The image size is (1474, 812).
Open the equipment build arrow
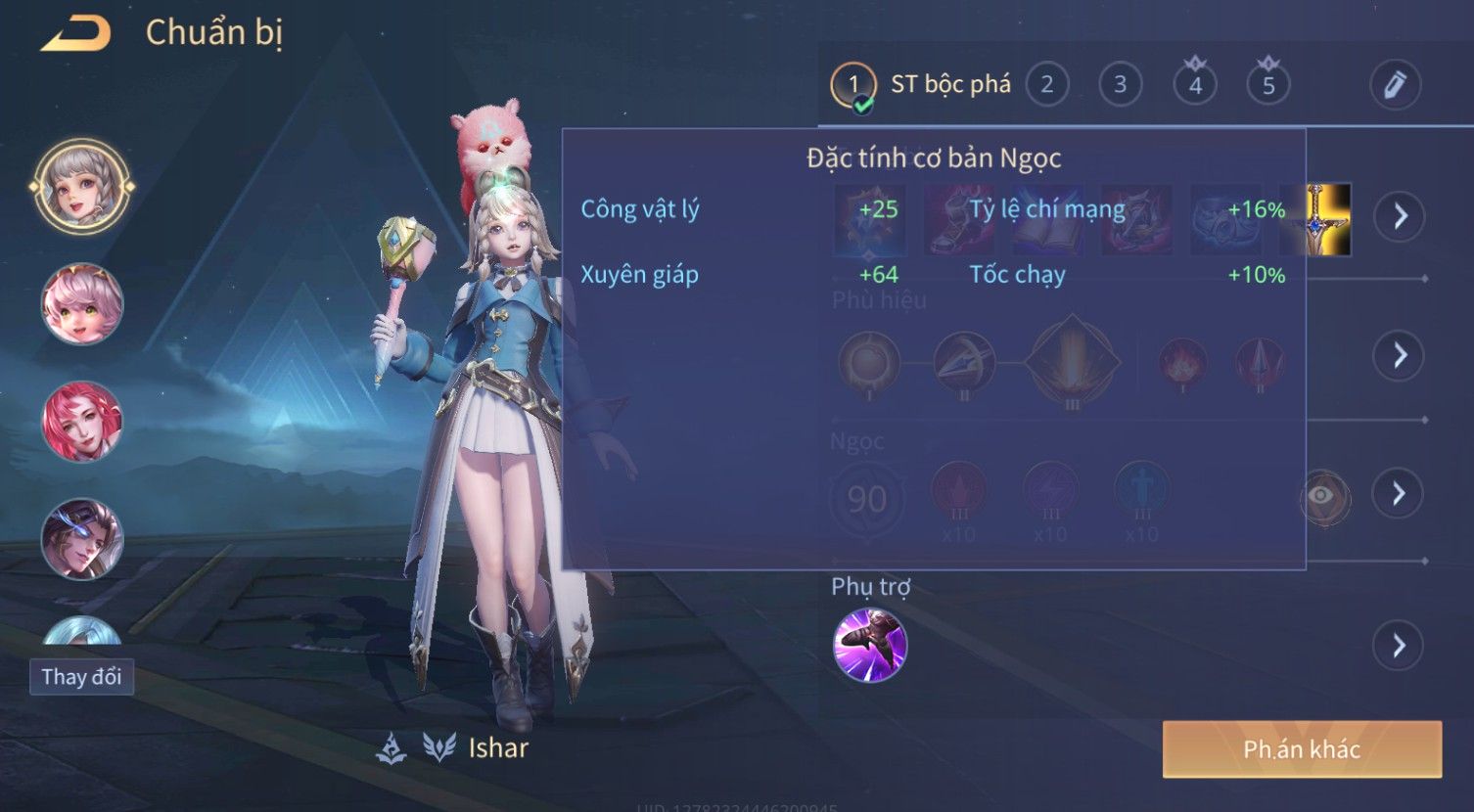[x=1400, y=216]
